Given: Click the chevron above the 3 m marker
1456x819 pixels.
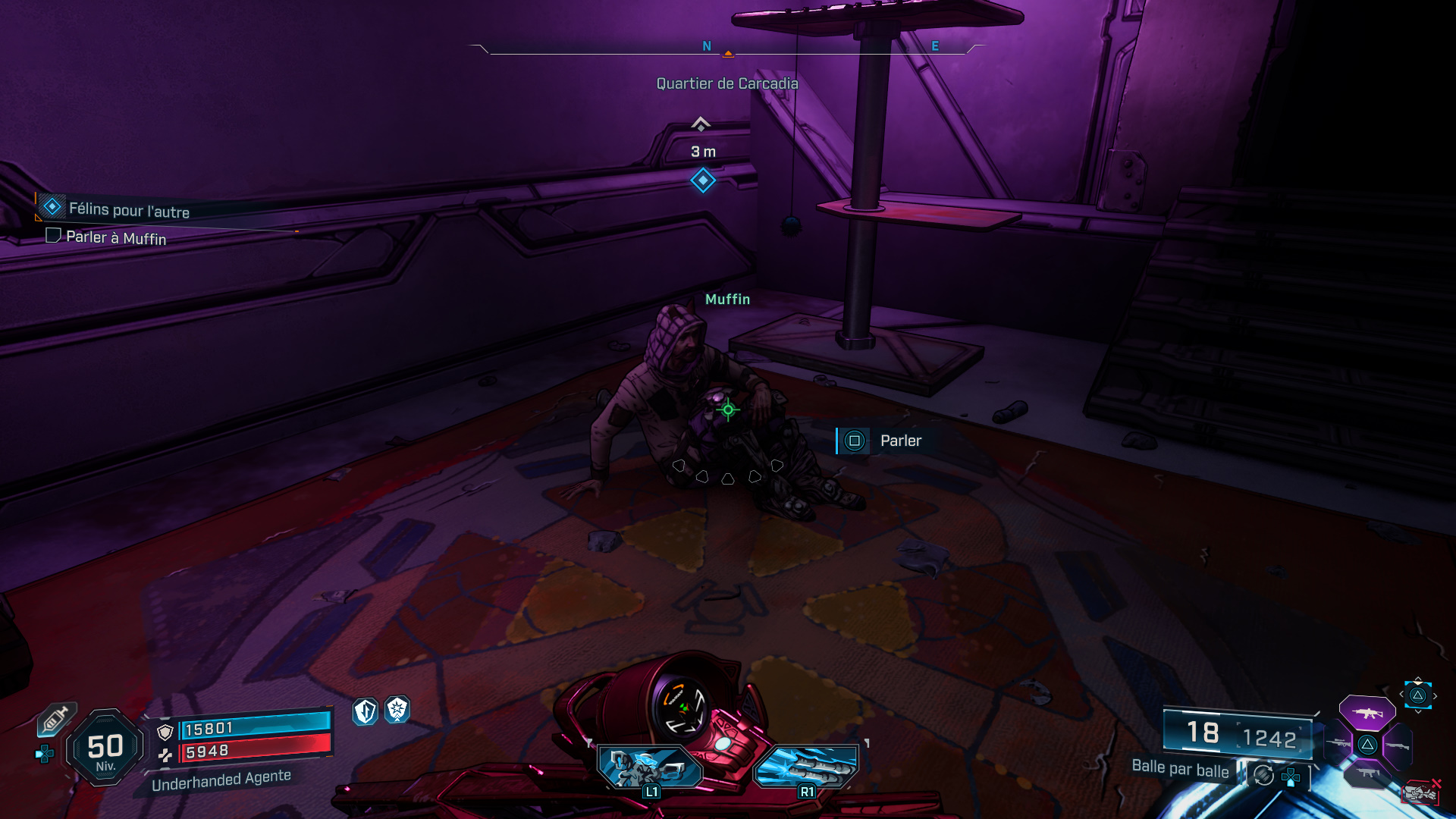Looking at the screenshot, I should [x=701, y=121].
